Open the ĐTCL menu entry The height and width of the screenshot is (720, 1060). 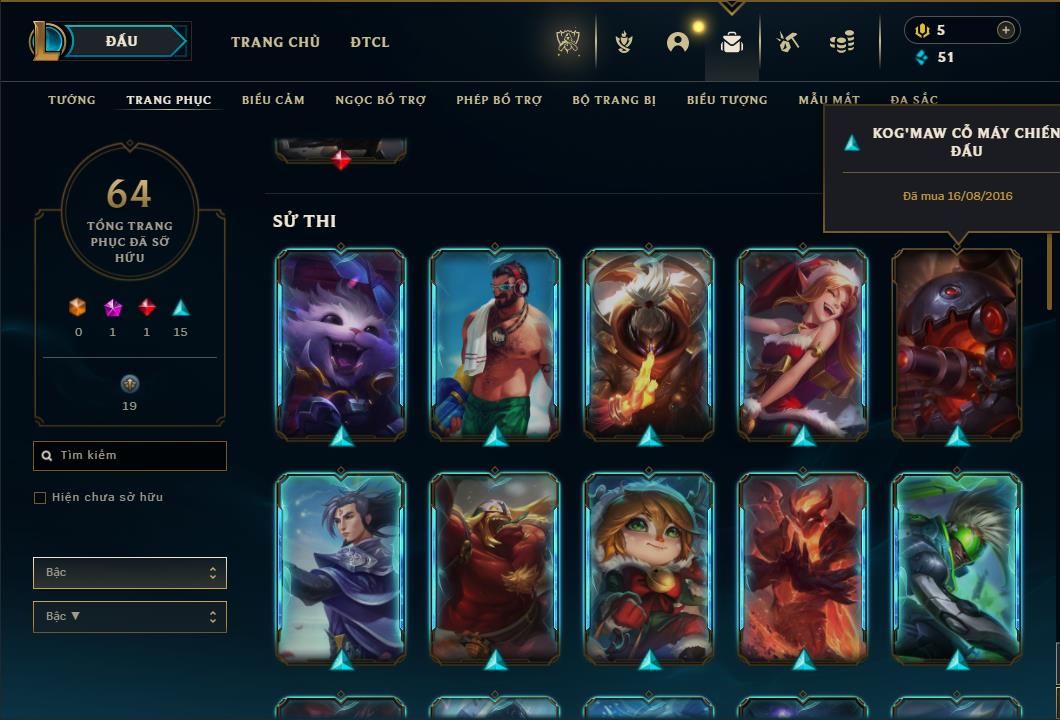click(370, 42)
